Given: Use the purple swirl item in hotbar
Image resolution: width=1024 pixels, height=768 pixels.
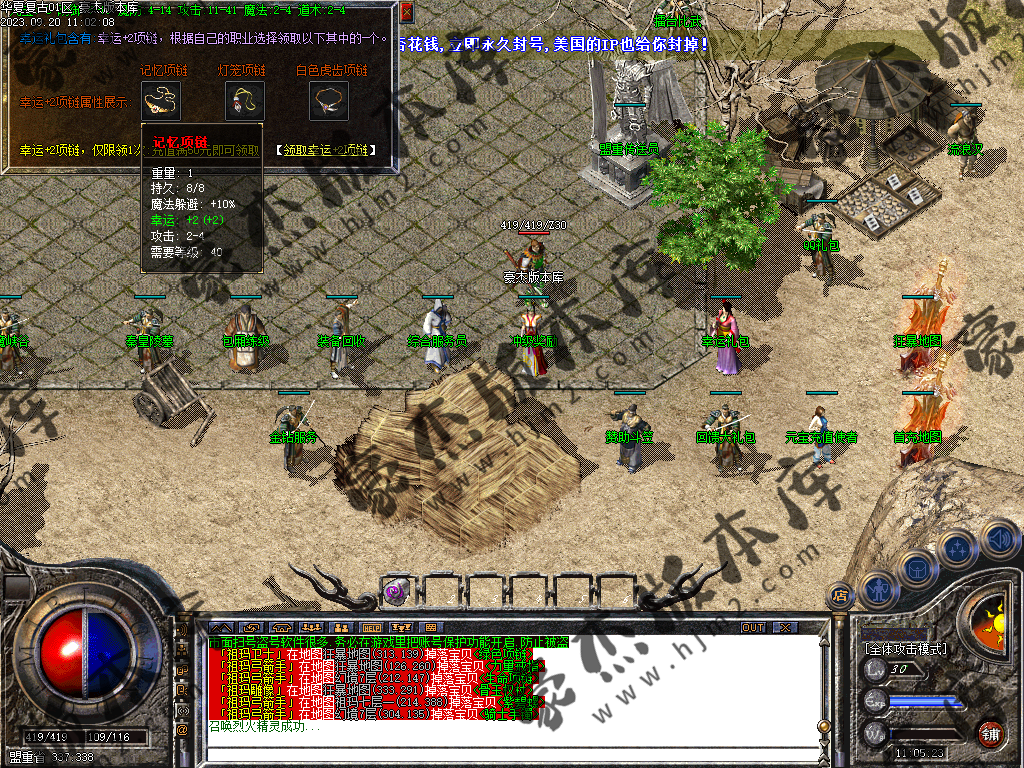Looking at the screenshot, I should tap(396, 591).
